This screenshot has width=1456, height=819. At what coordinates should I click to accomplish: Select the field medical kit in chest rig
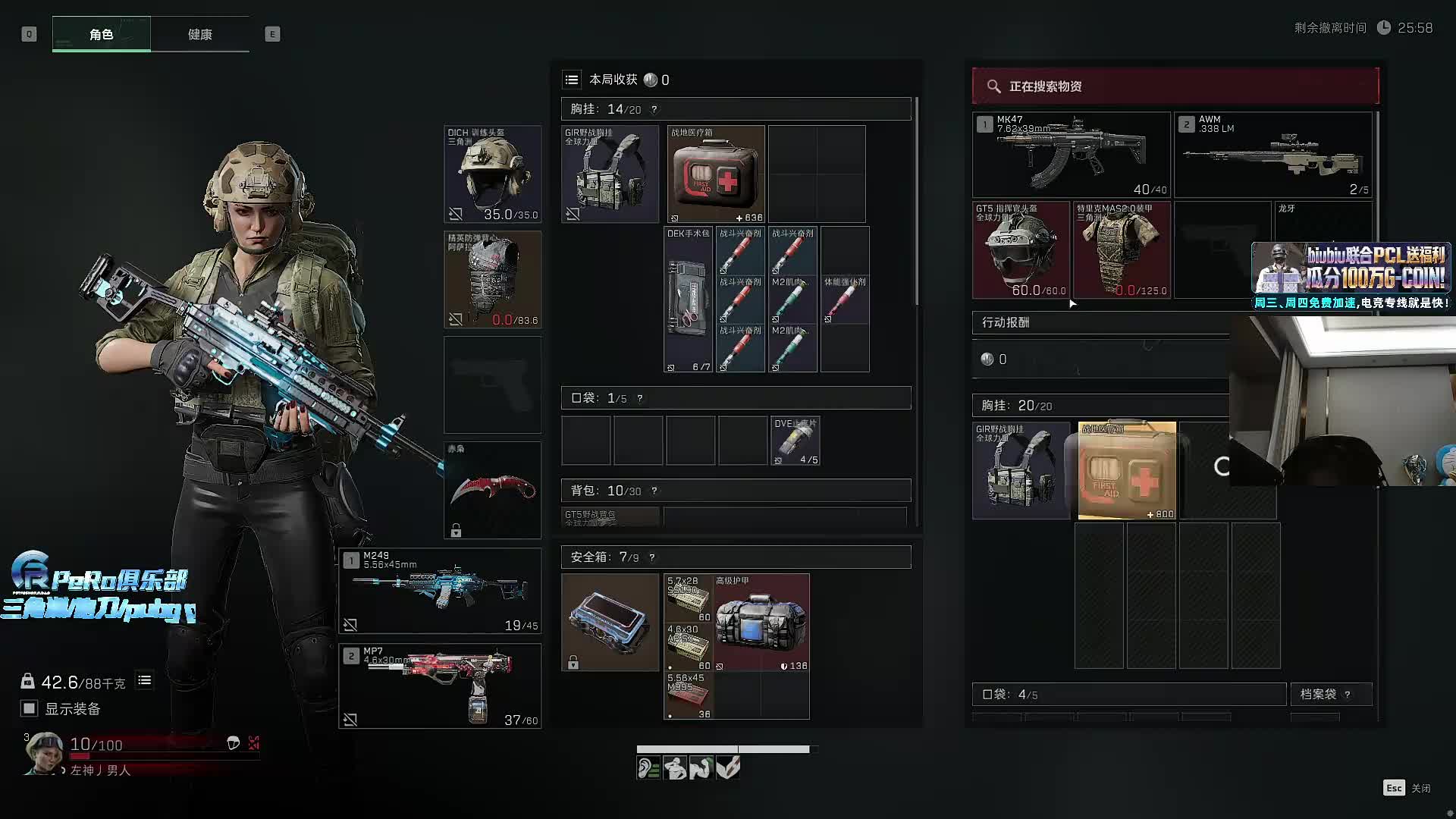pyautogui.click(x=716, y=174)
